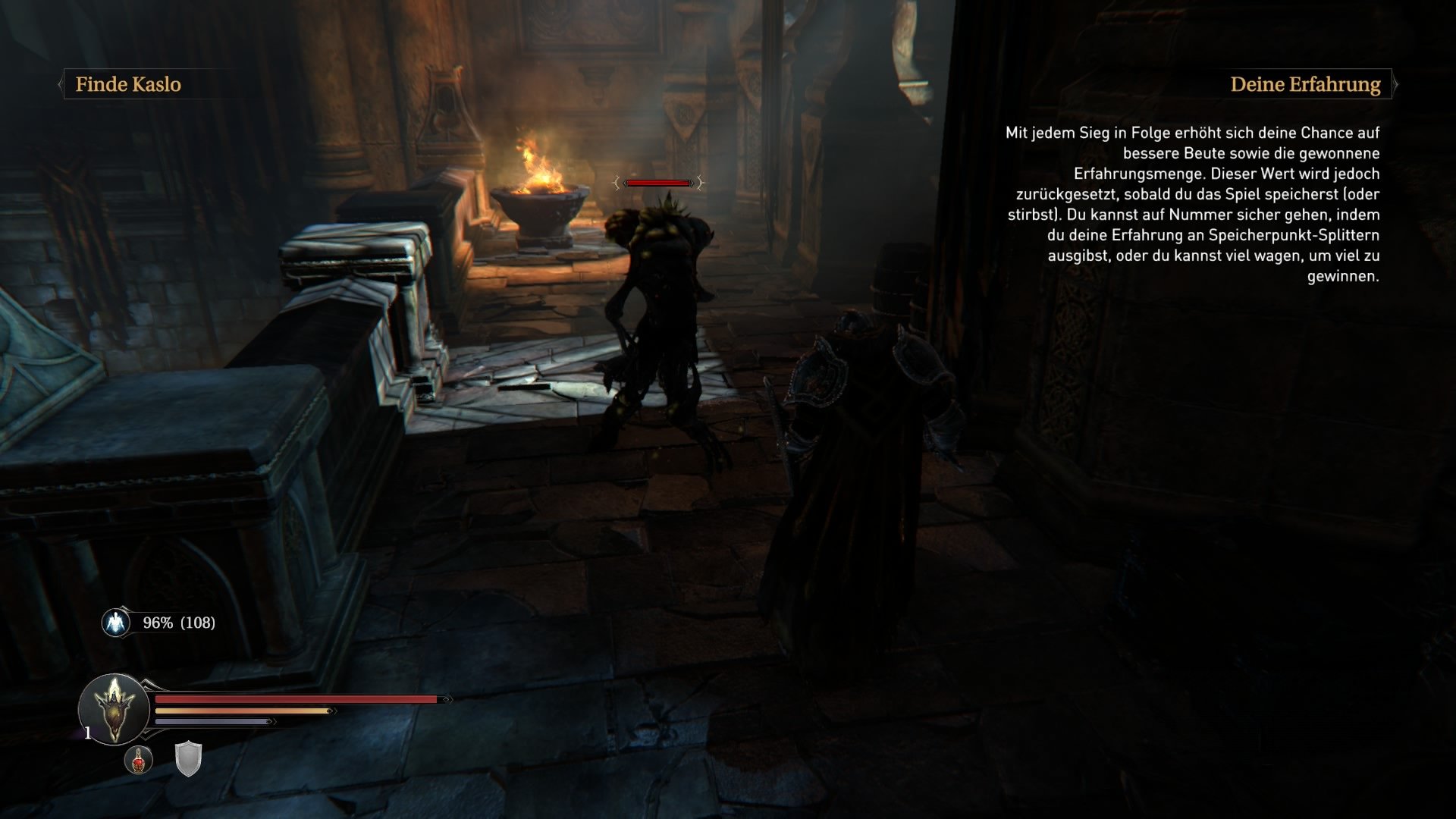Select the Deine Erfahrung heading
1456x819 pixels.
tap(1306, 84)
